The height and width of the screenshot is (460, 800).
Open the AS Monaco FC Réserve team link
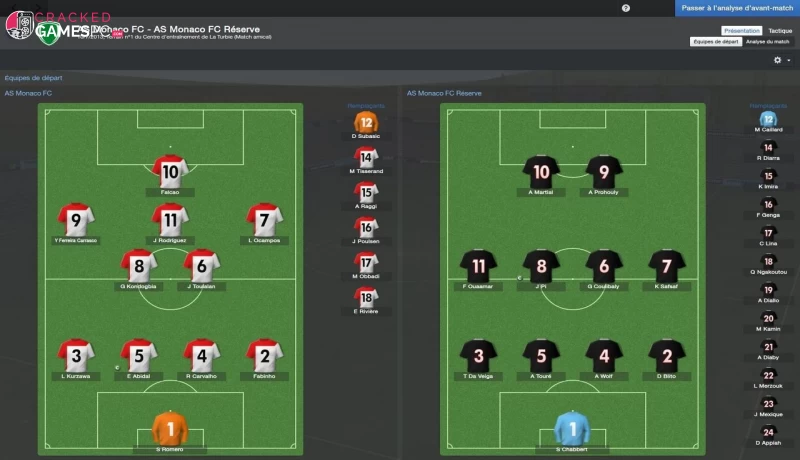pos(444,93)
